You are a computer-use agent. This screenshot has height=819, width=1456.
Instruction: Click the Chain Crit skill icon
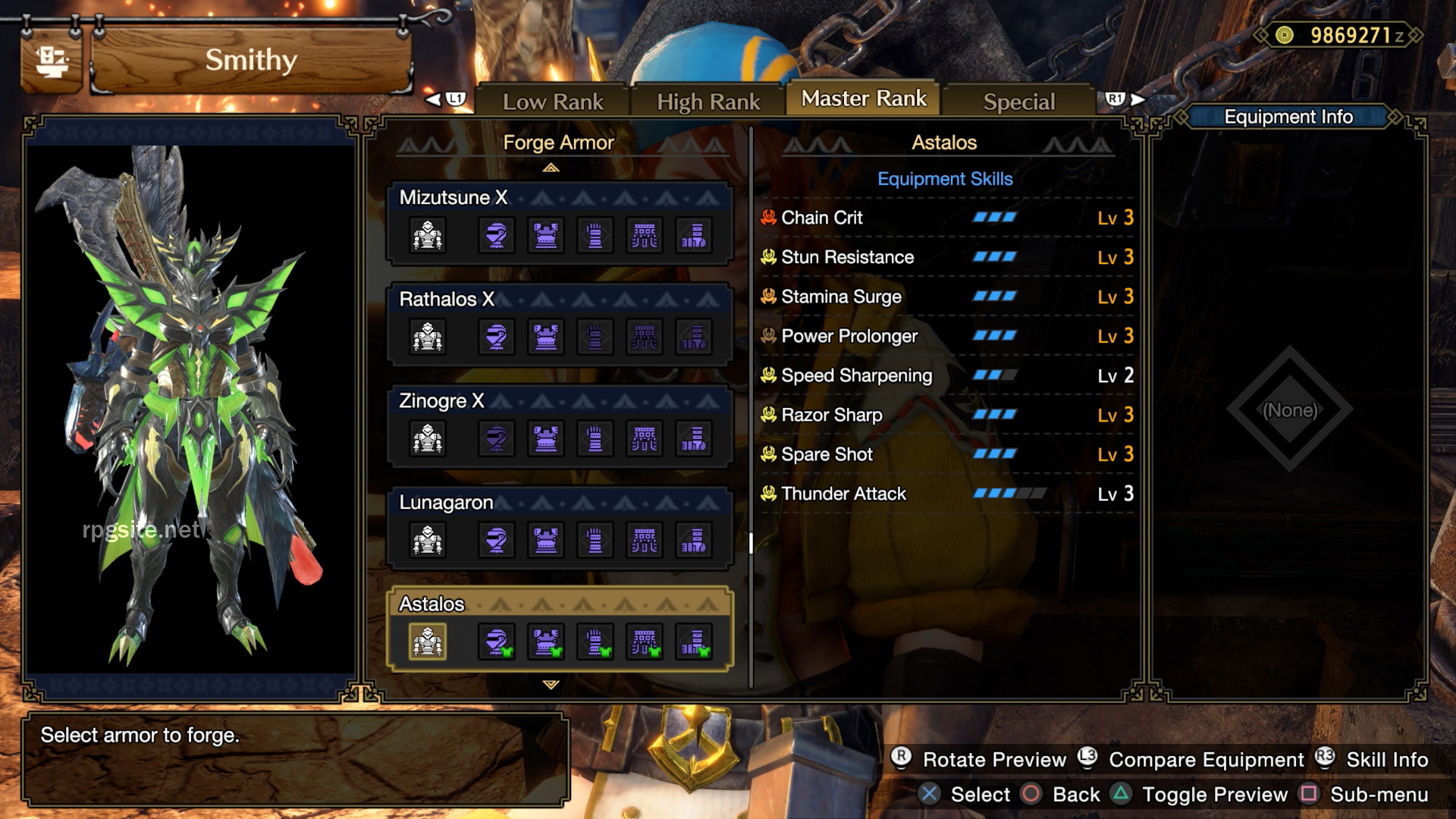(768, 218)
